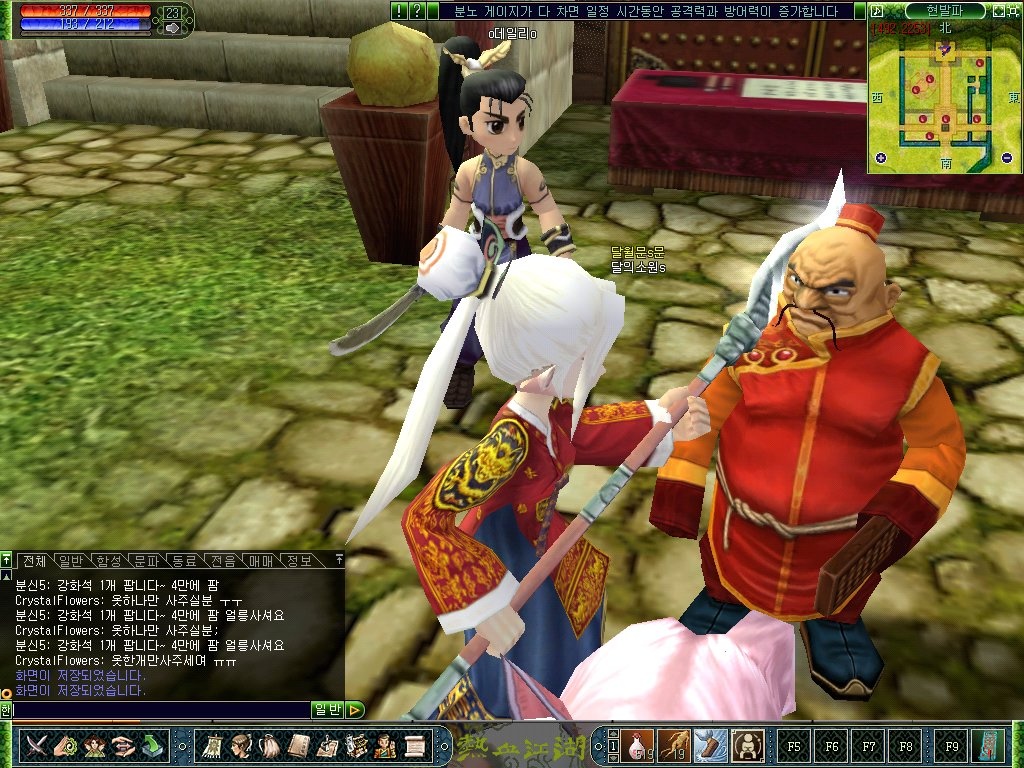Switch to the 전체 chat tab

point(34,560)
